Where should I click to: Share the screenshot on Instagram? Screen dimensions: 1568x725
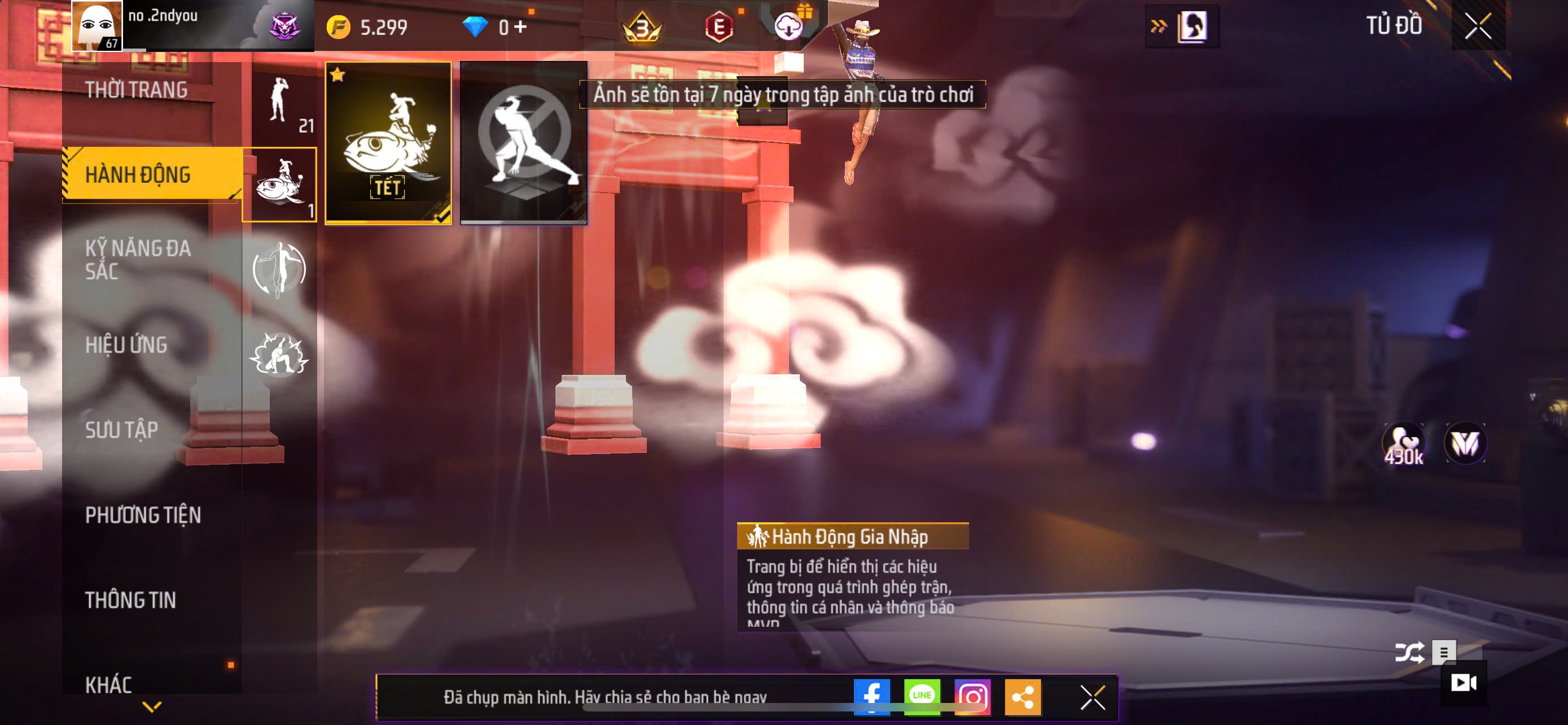972,696
